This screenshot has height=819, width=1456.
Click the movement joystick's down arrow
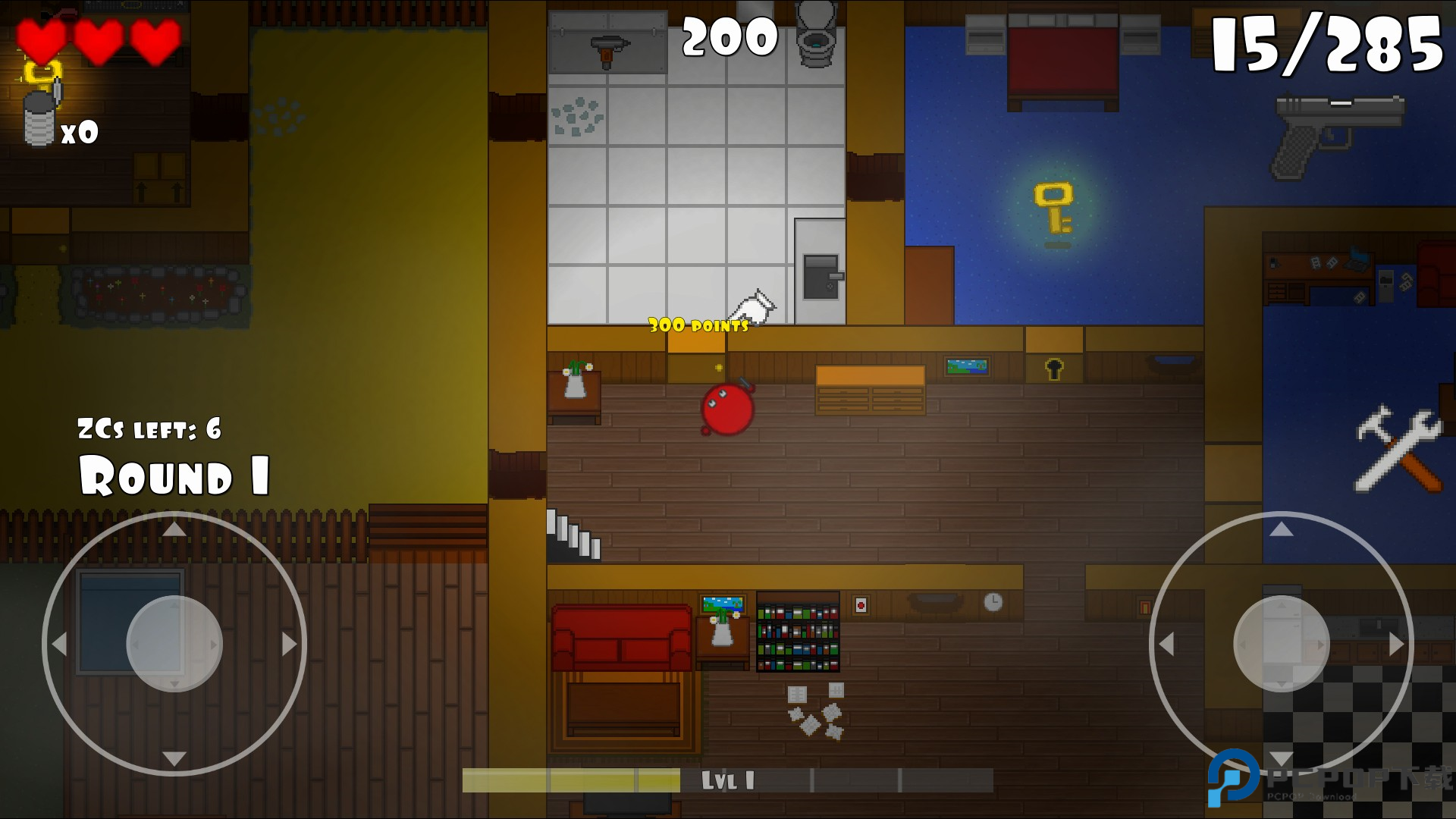click(x=174, y=758)
